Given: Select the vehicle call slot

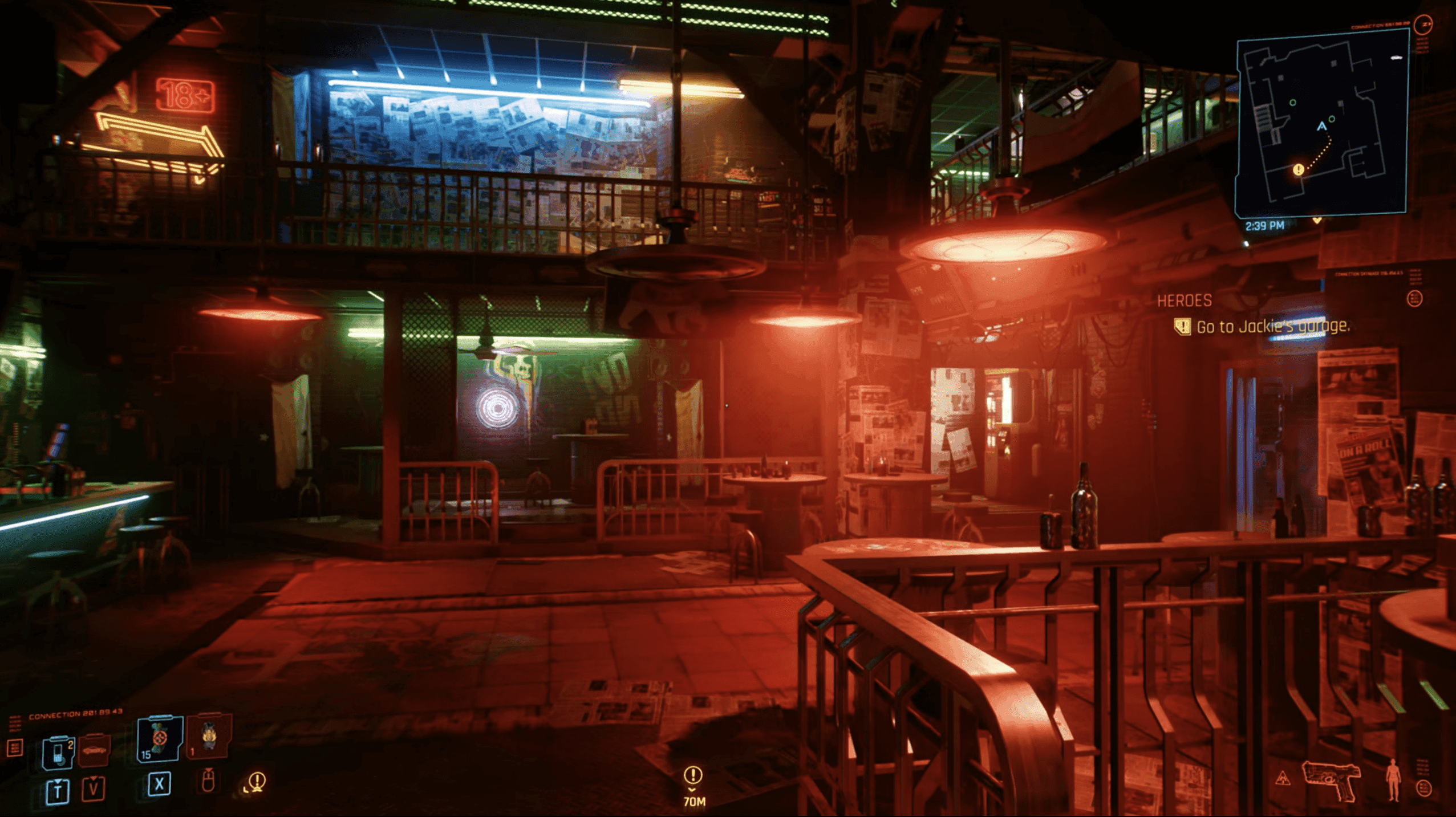Looking at the screenshot, I should pyautogui.click(x=94, y=750).
